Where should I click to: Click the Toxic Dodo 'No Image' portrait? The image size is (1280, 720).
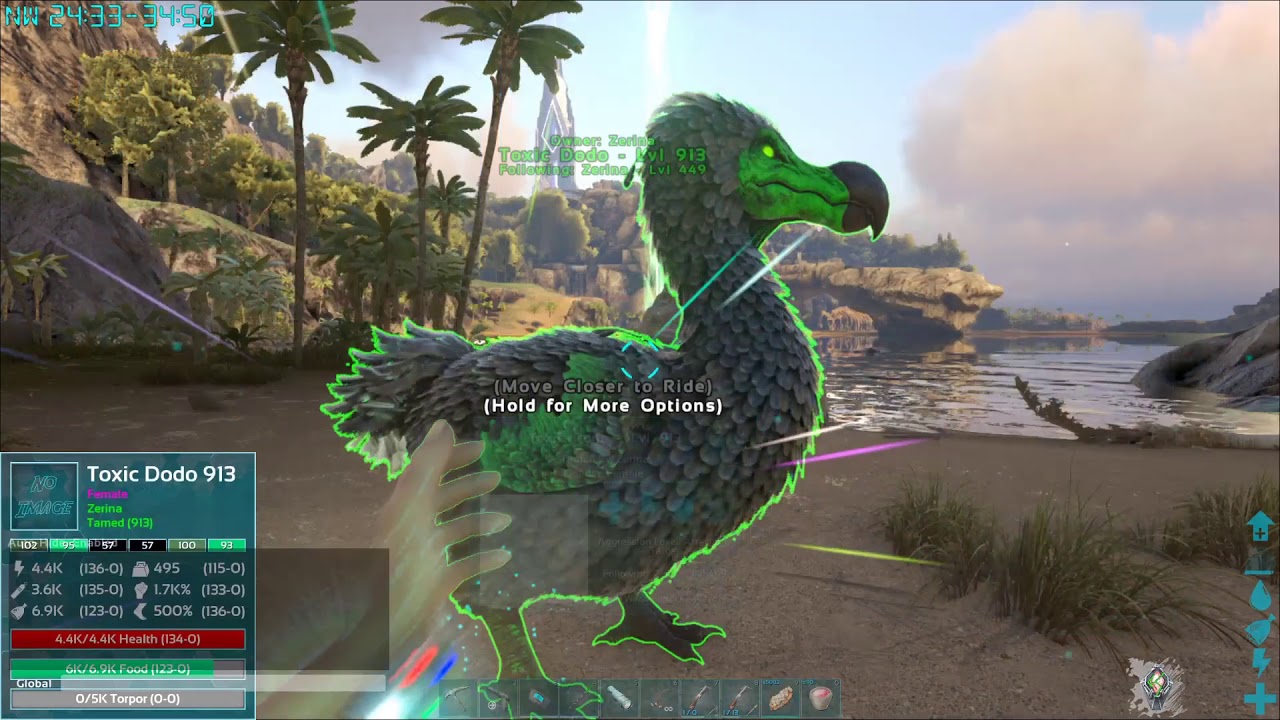point(44,496)
